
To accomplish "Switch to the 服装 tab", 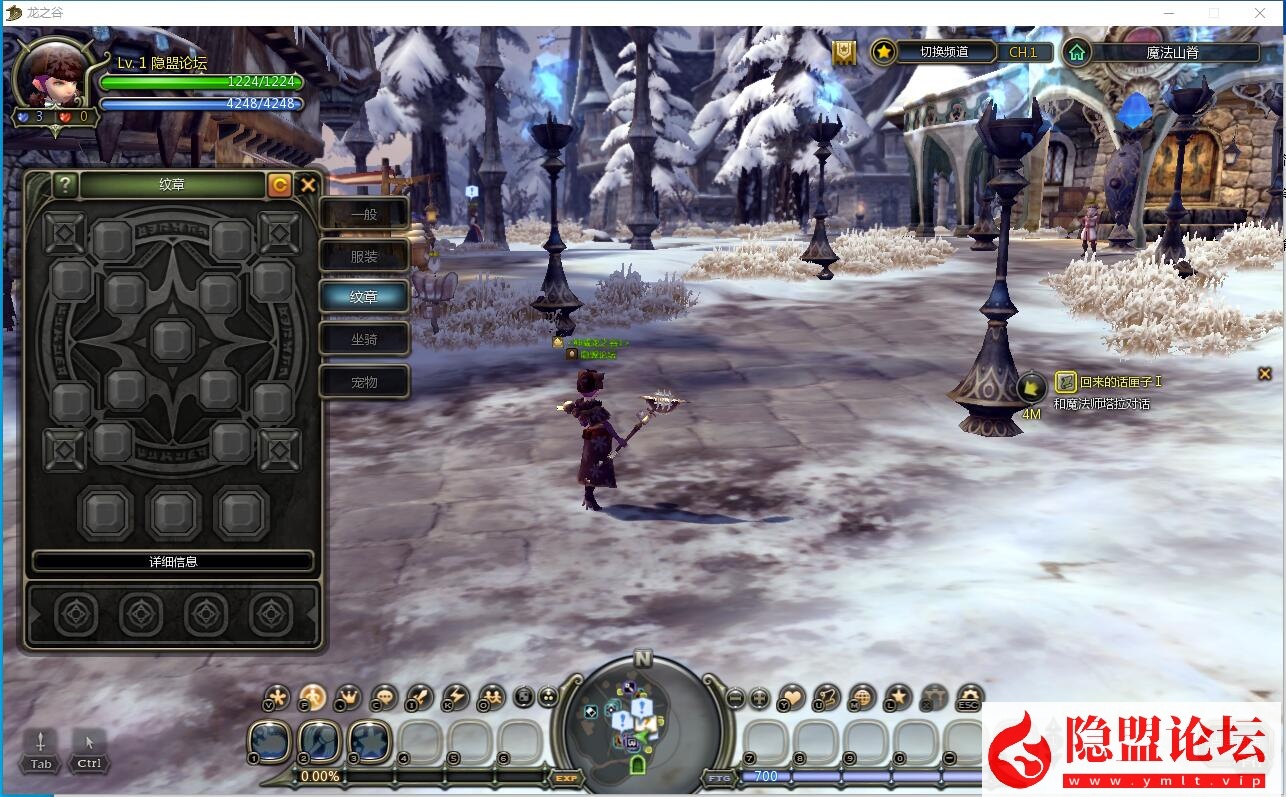I will 364,256.
